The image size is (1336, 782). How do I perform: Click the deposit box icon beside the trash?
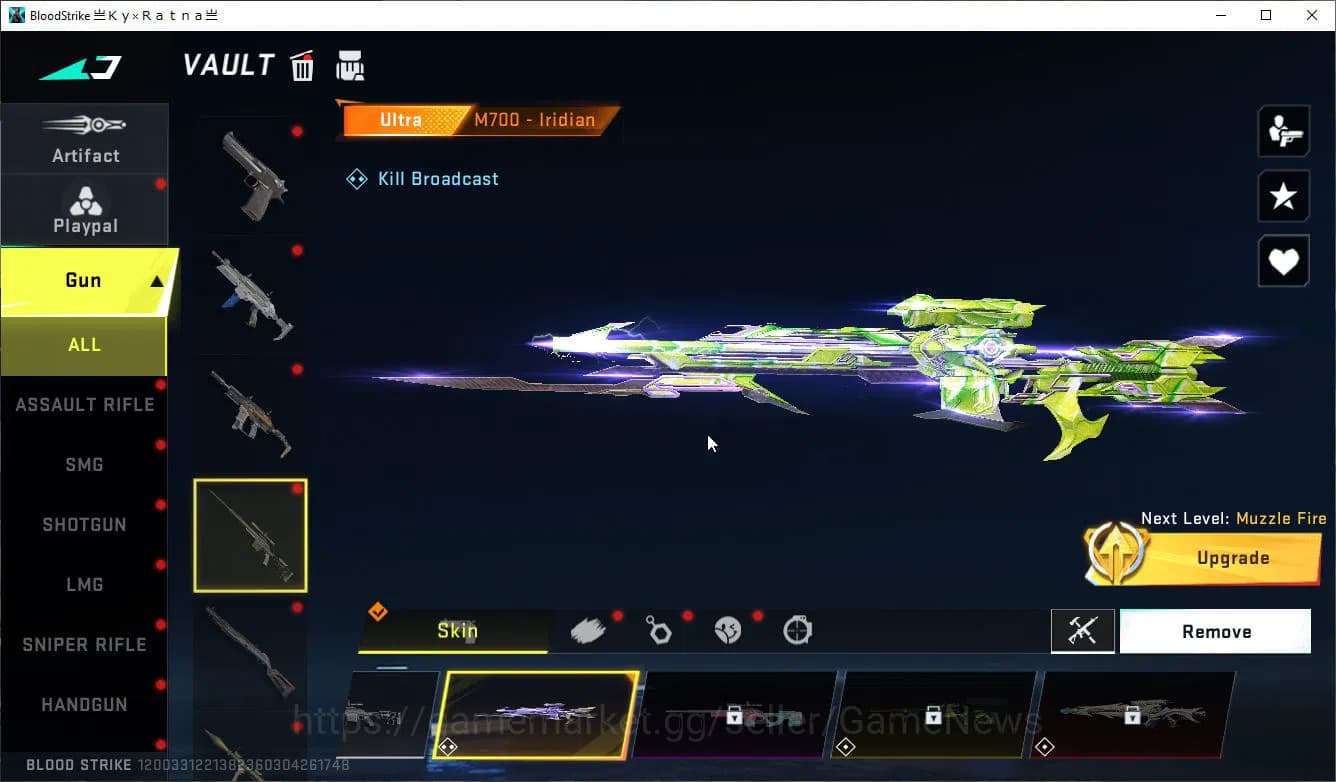point(350,64)
